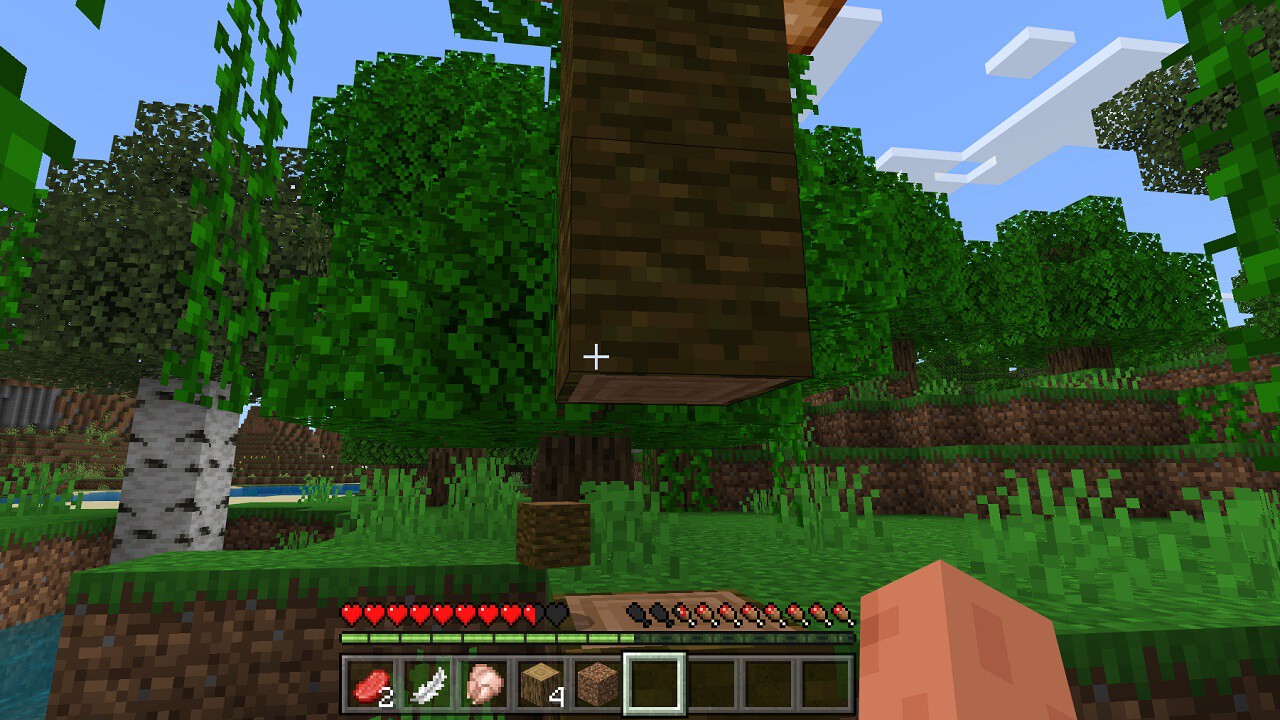Click a darkened drumstick on the hunger bar
The image size is (1280, 720).
(637, 610)
